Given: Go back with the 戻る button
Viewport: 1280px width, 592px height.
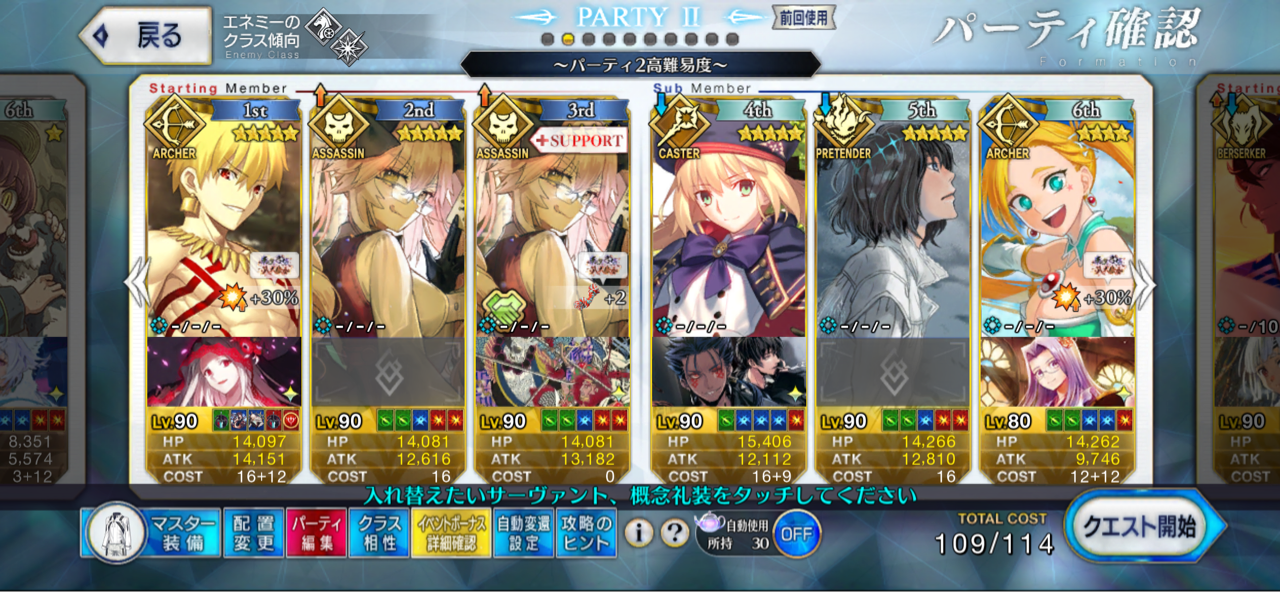Looking at the screenshot, I should [x=146, y=36].
